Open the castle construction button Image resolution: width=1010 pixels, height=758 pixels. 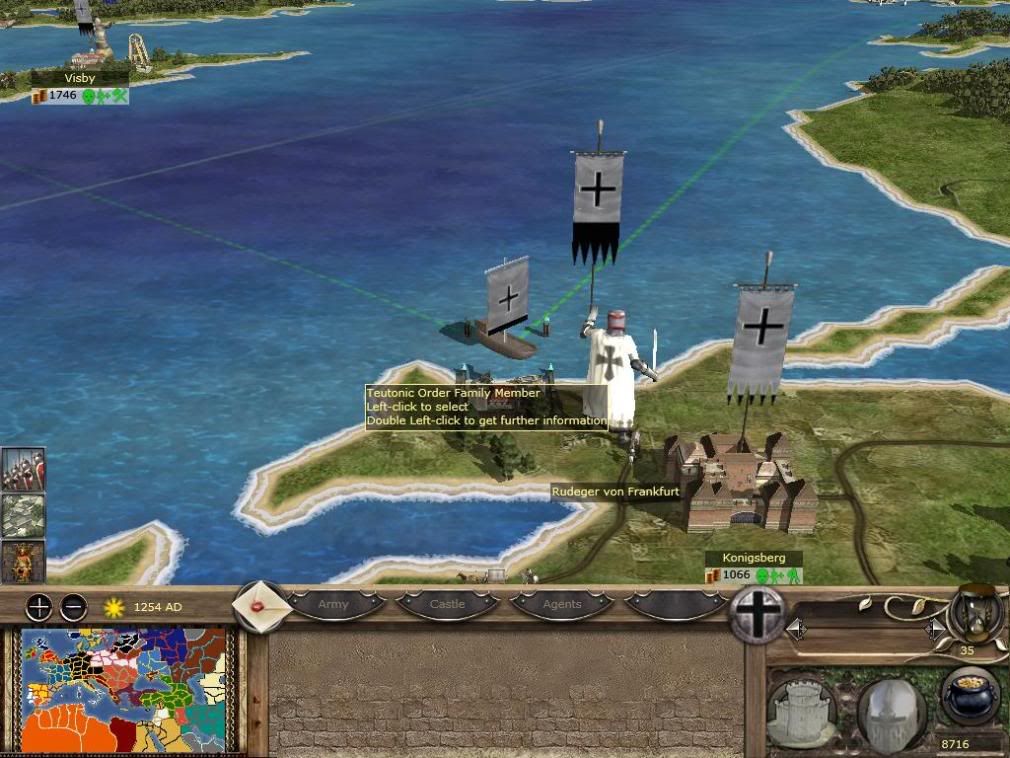(802, 713)
